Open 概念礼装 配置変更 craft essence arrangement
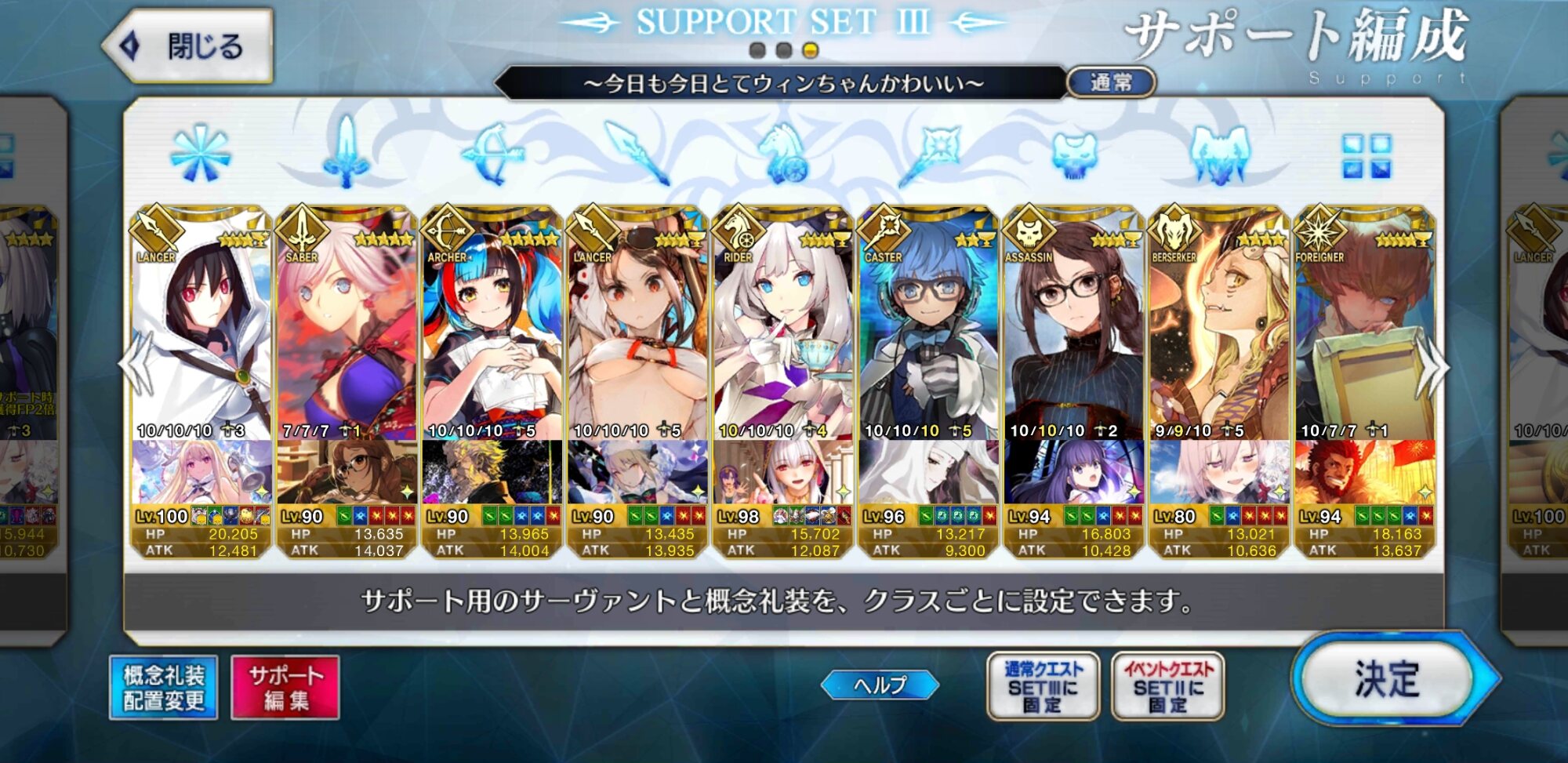Image resolution: width=1568 pixels, height=763 pixels. tap(164, 688)
